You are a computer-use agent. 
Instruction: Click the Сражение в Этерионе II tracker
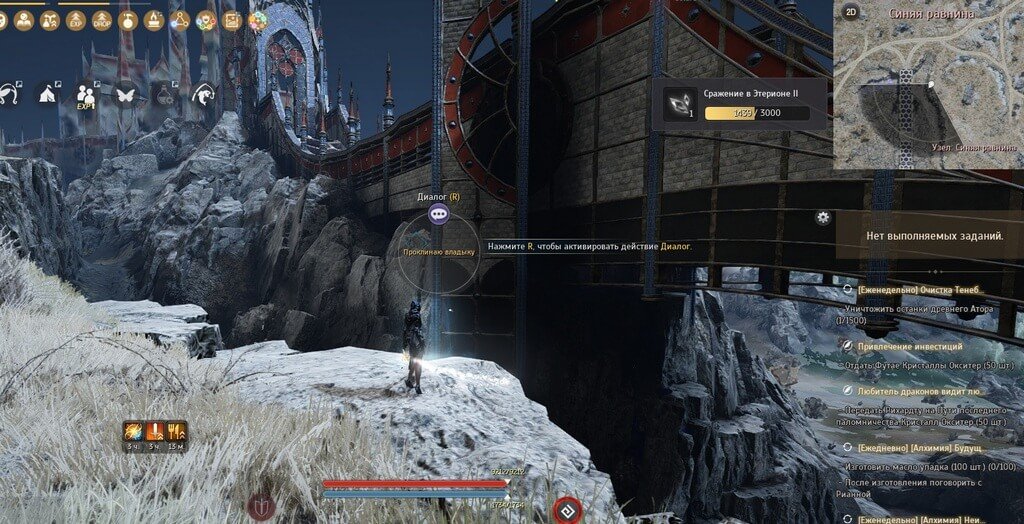745,104
